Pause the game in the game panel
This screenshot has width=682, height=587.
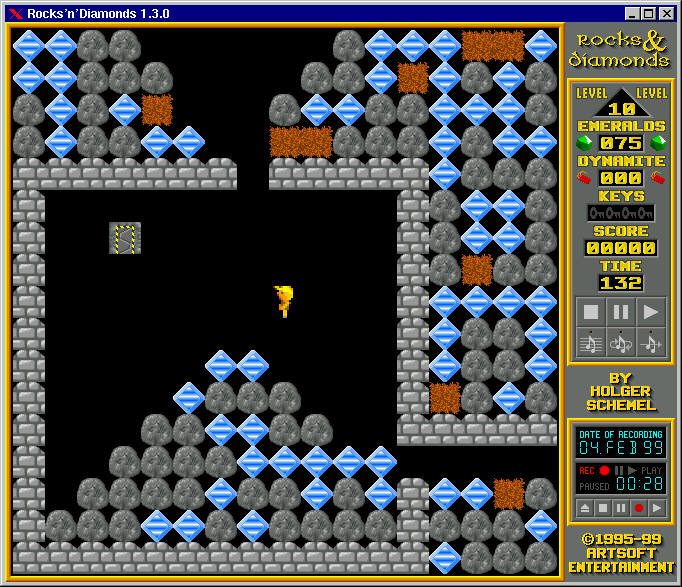point(621,311)
